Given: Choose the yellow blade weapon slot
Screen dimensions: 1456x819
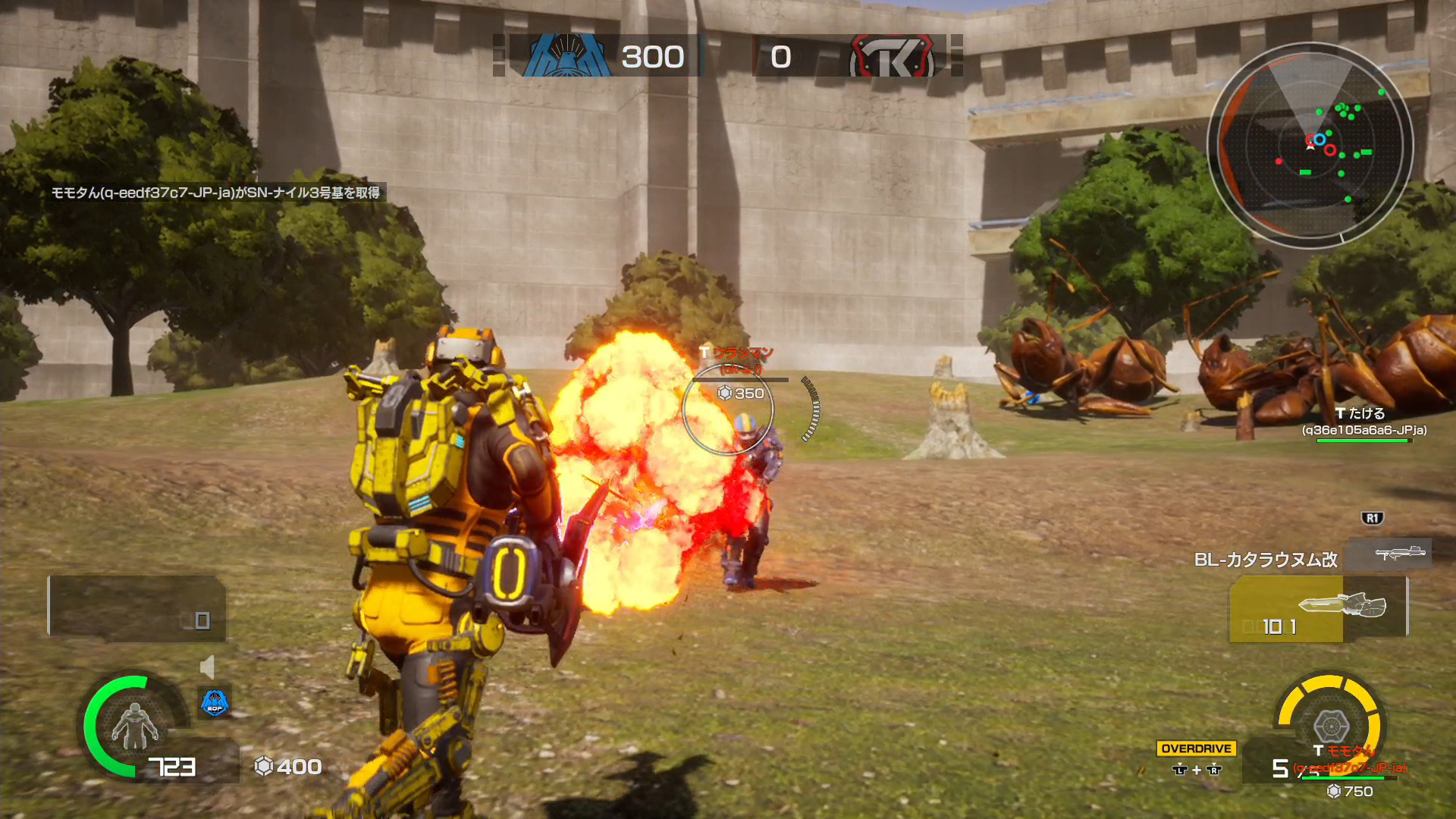Looking at the screenshot, I should click(1318, 609).
